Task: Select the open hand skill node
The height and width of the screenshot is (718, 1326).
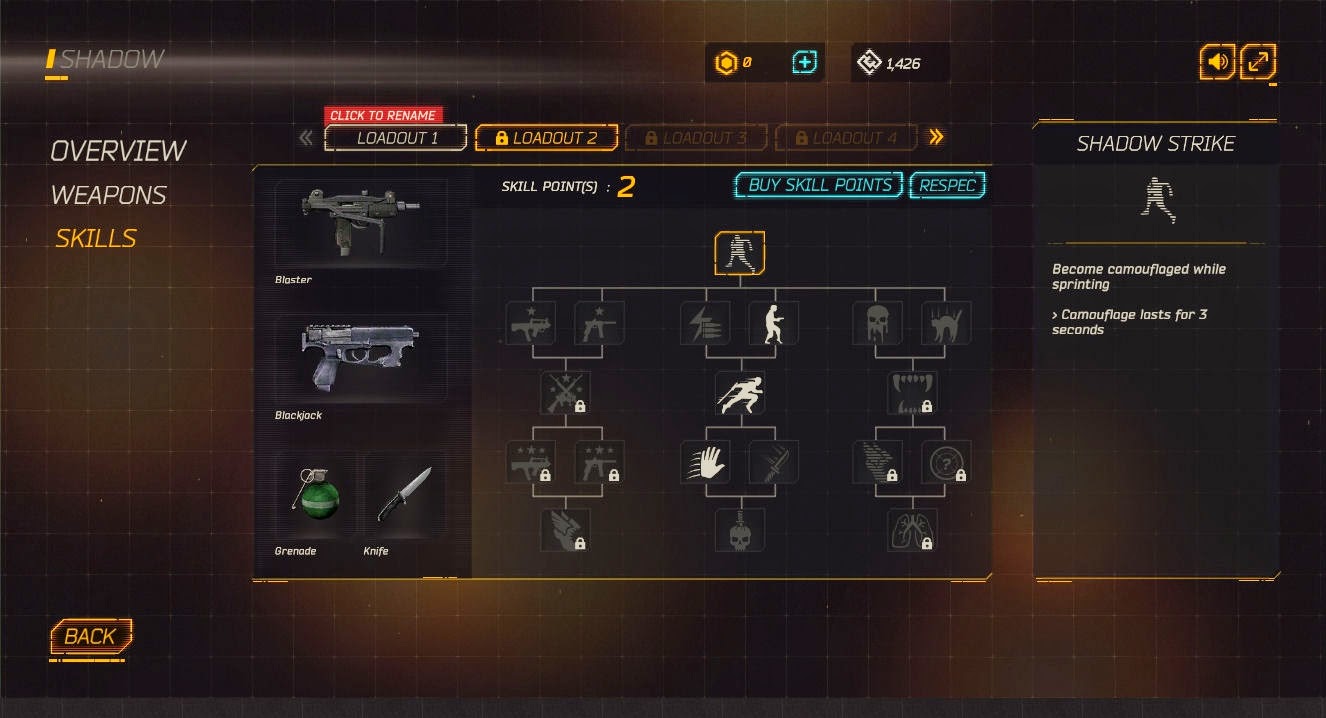Action: (x=705, y=462)
